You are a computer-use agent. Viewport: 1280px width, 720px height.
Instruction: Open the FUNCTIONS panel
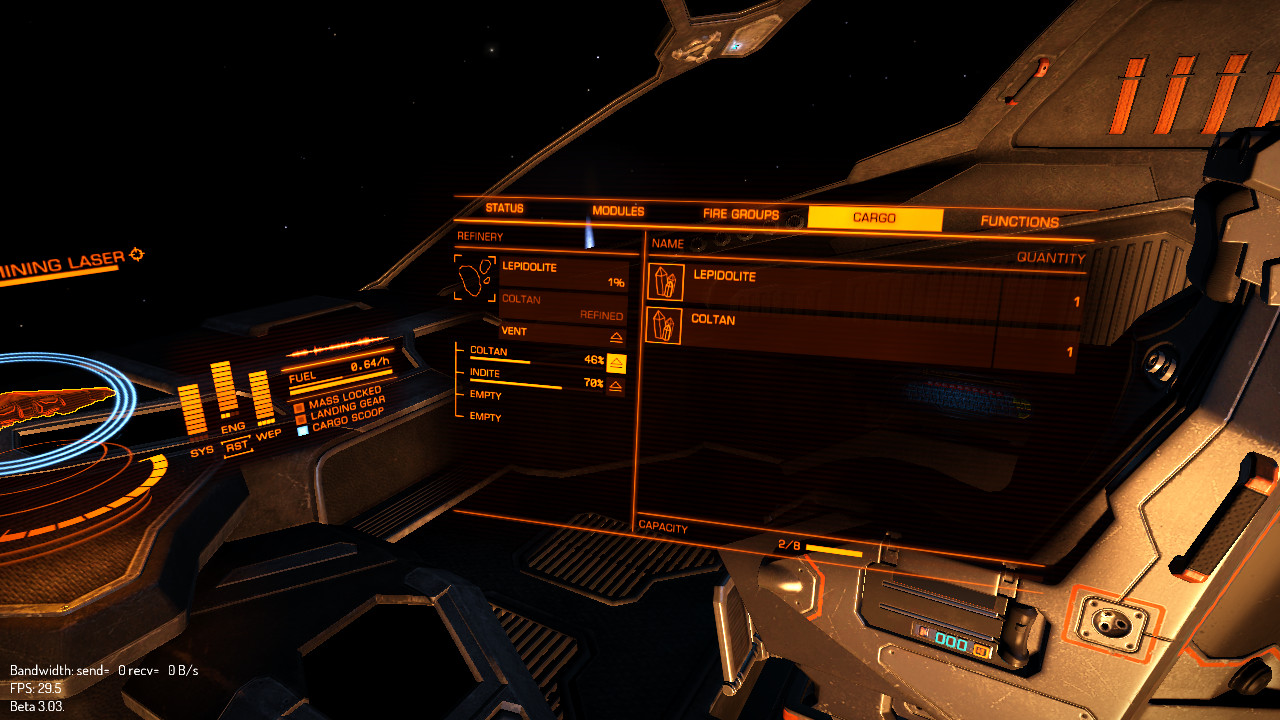click(x=1018, y=221)
